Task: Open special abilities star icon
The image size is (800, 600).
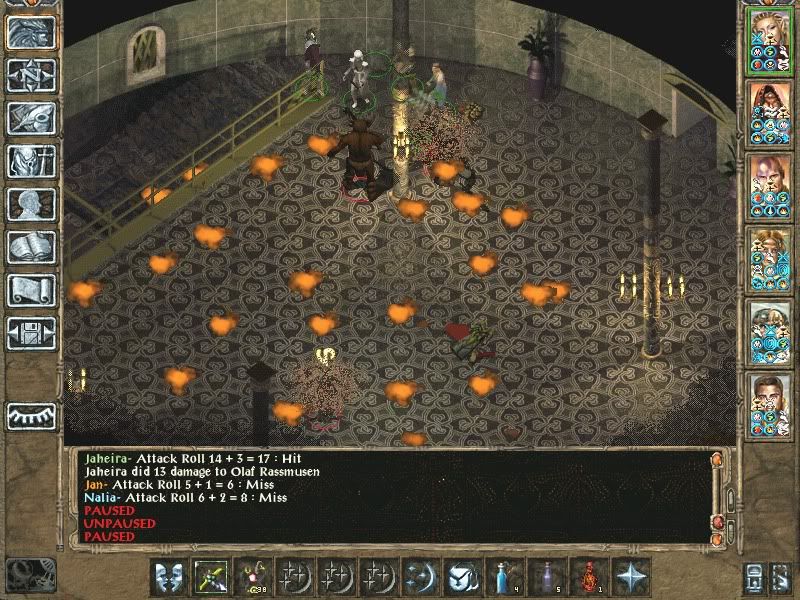Action: [x=632, y=575]
